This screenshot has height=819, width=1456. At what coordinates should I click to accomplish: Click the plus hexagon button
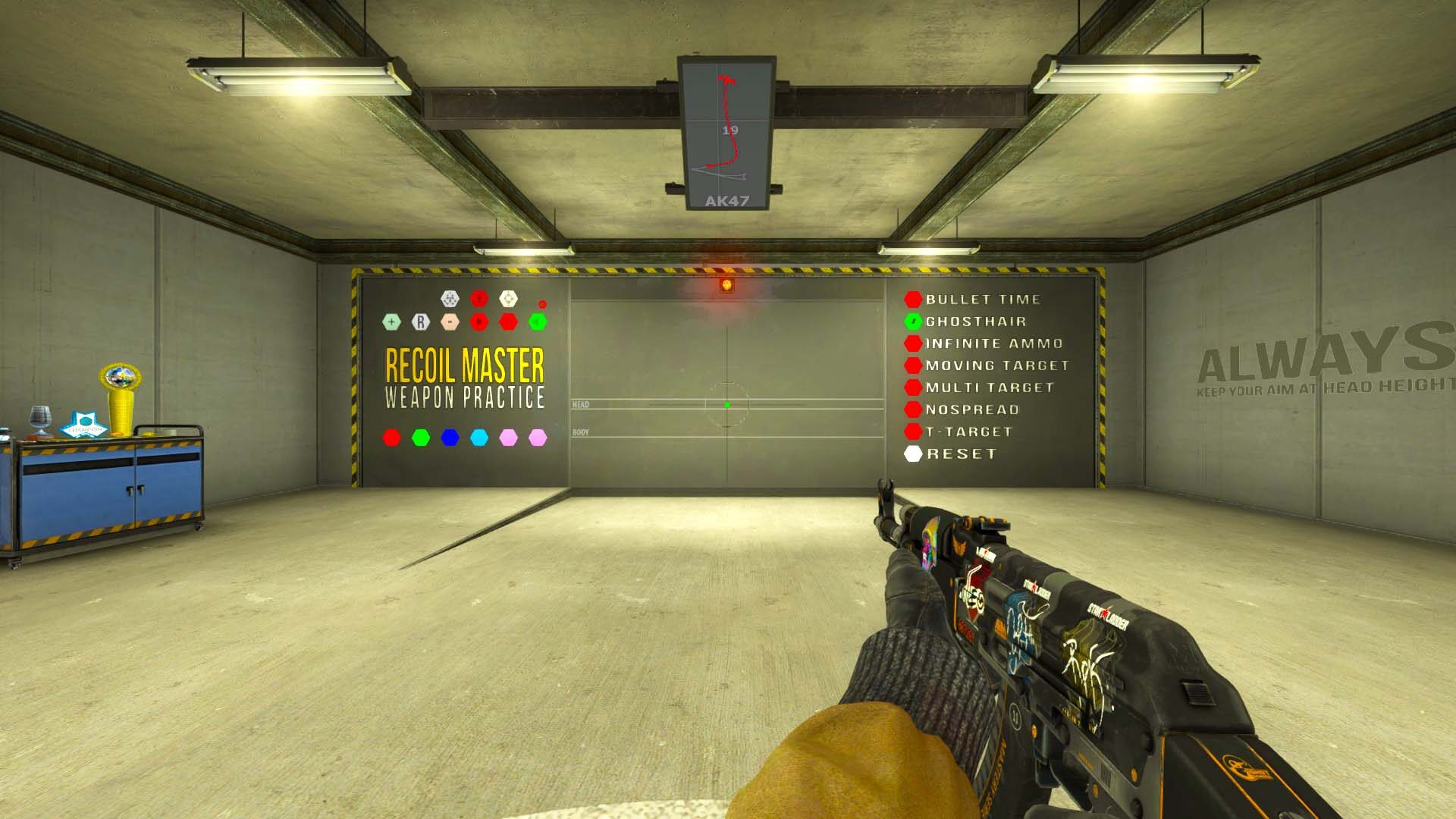point(391,322)
